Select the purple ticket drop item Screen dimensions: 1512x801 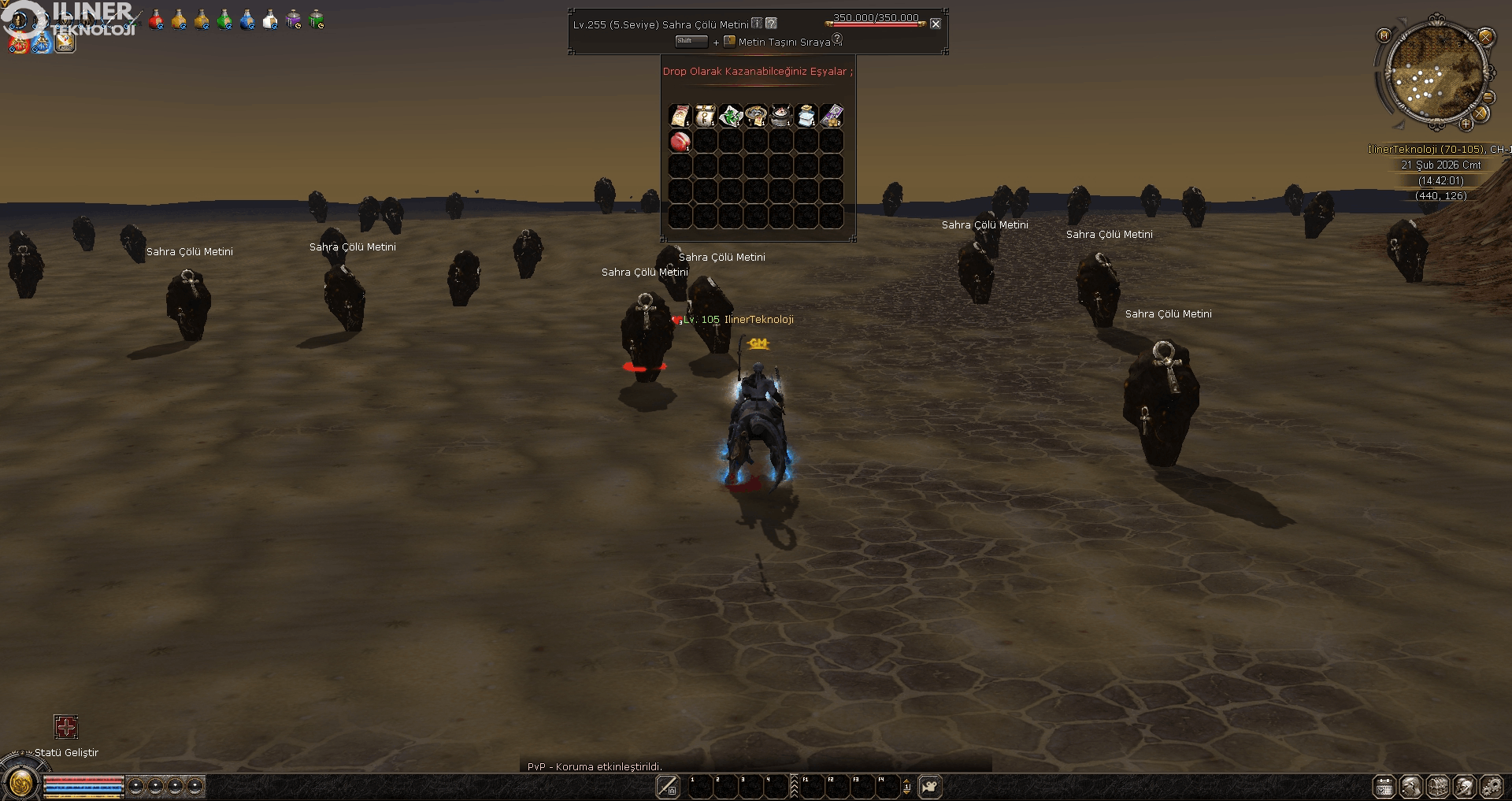click(831, 116)
